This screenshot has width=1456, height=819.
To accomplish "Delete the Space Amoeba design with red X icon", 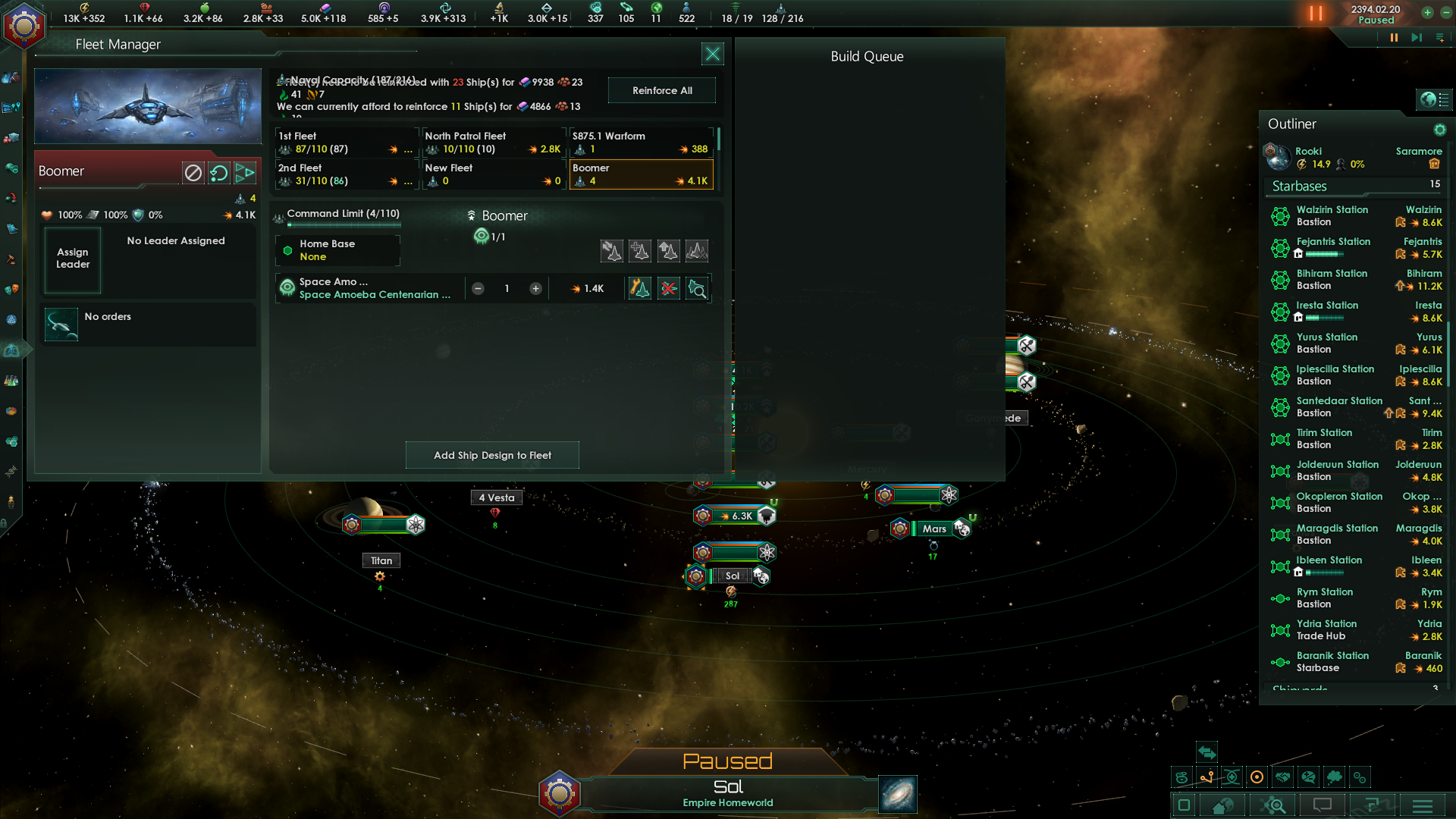I will [x=668, y=288].
